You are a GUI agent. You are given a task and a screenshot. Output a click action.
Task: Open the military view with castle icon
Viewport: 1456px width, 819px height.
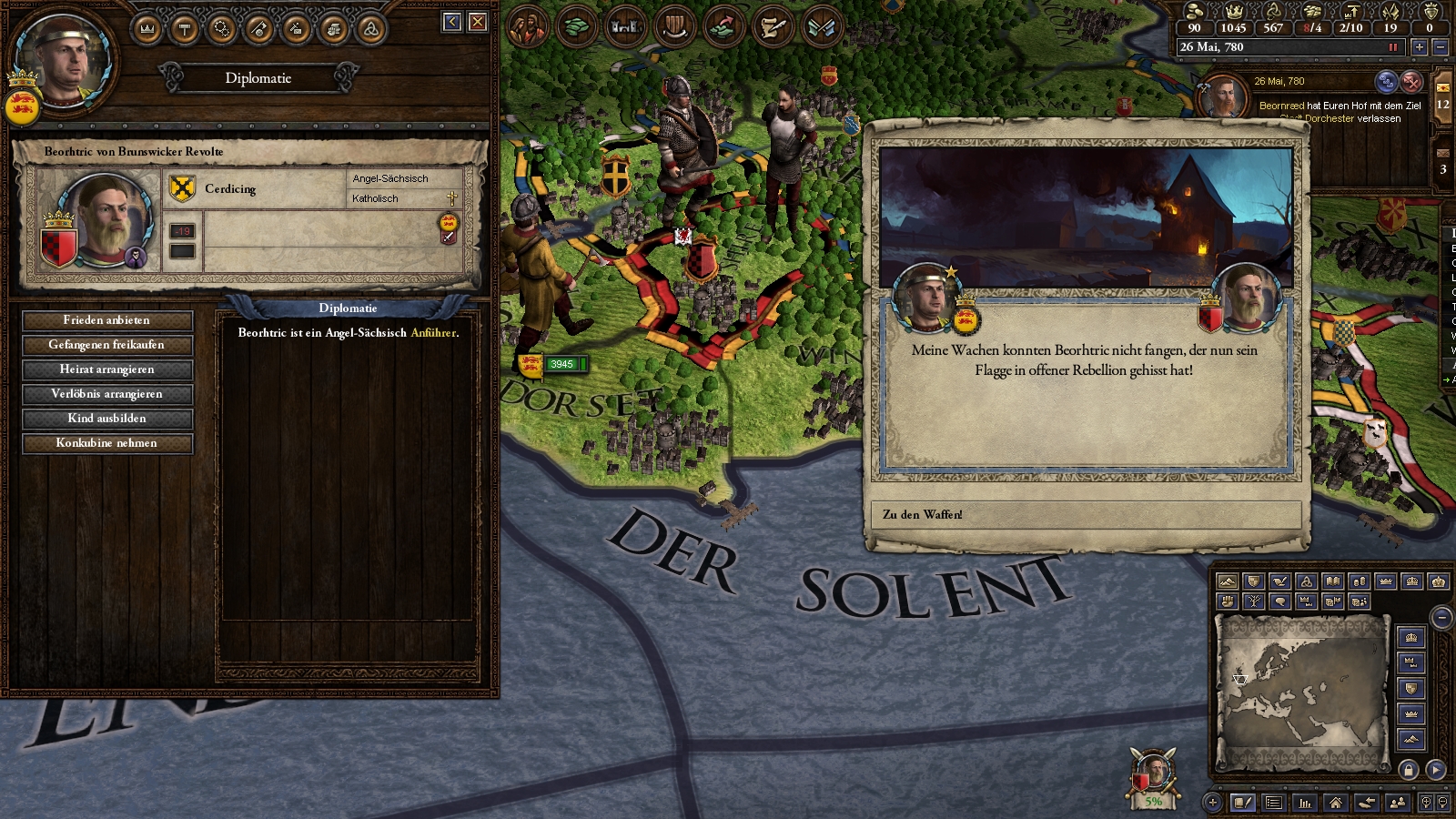point(625,27)
